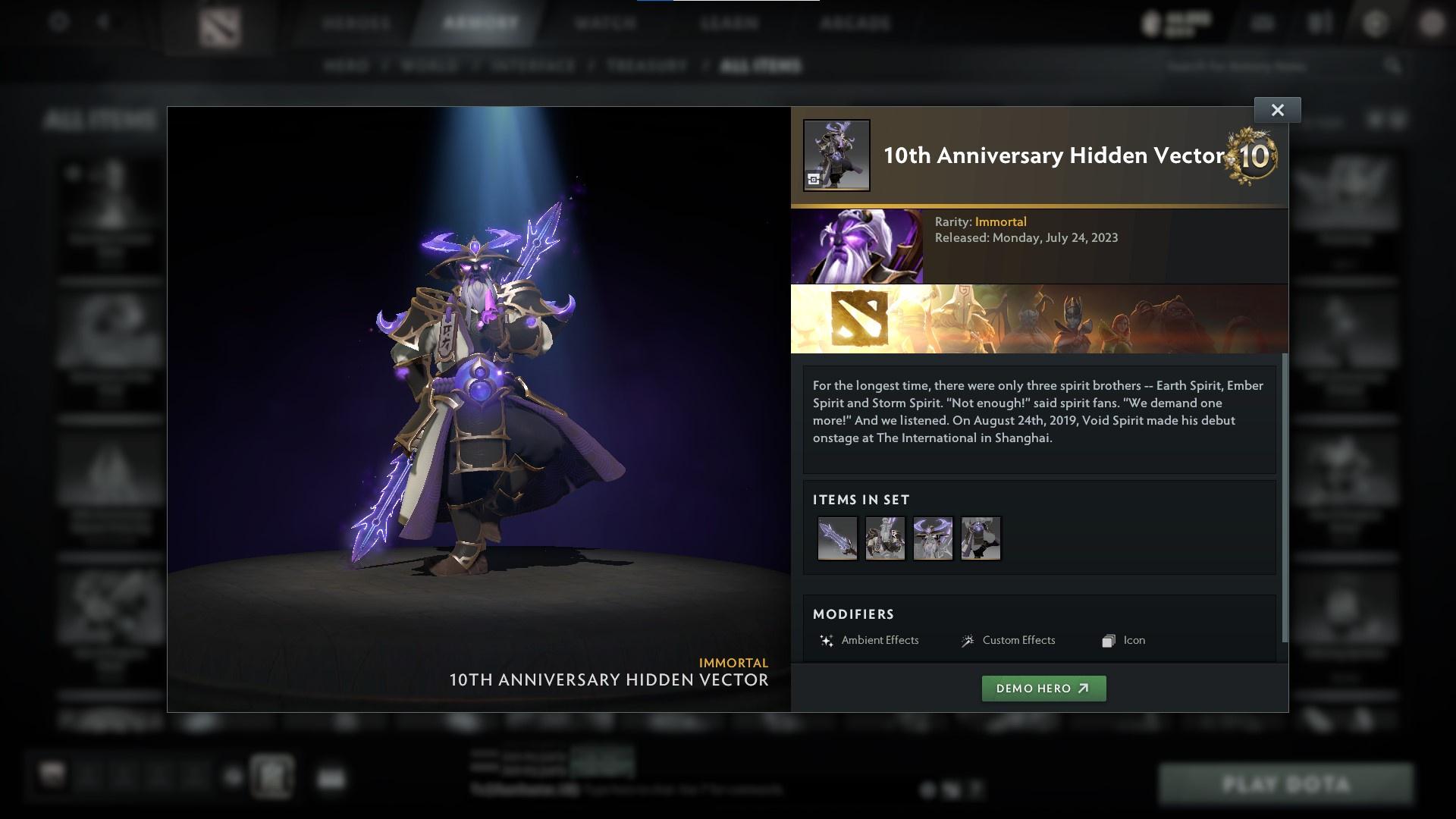
Task: Click the Icon modifier symbol
Action: (x=1108, y=640)
